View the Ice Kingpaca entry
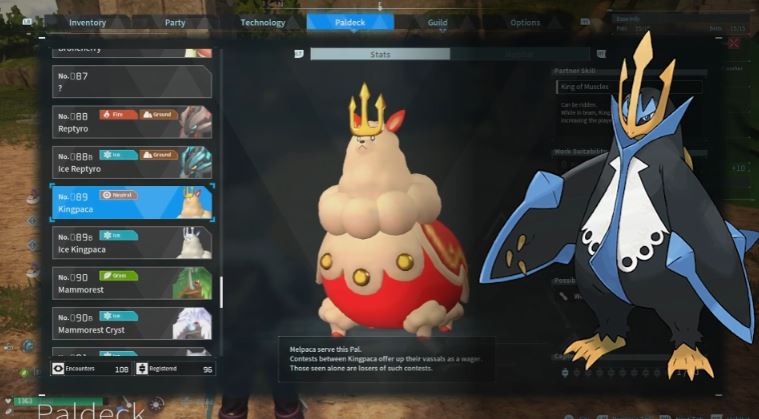Viewport: 759px width, 419px height. 131,242
